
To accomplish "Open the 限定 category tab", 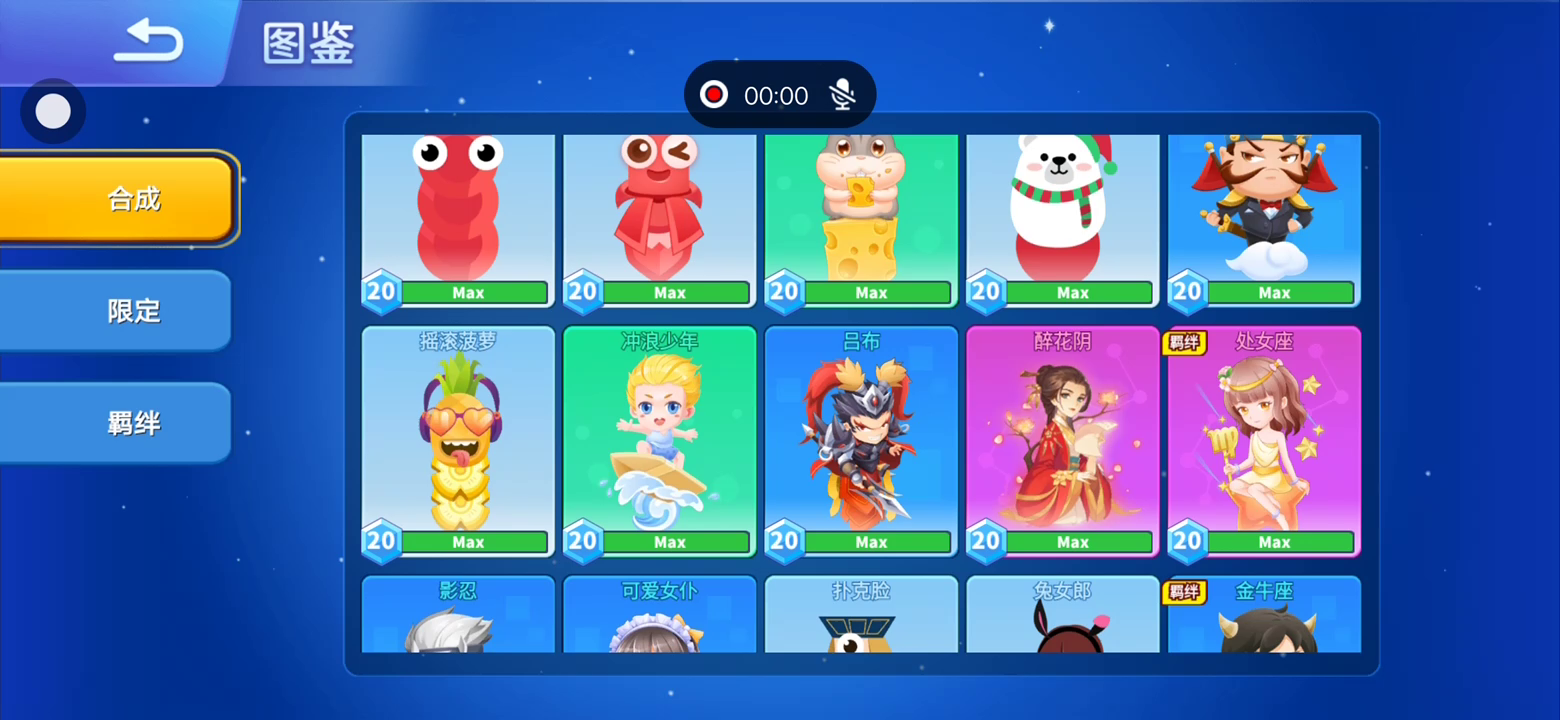I will tap(117, 310).
